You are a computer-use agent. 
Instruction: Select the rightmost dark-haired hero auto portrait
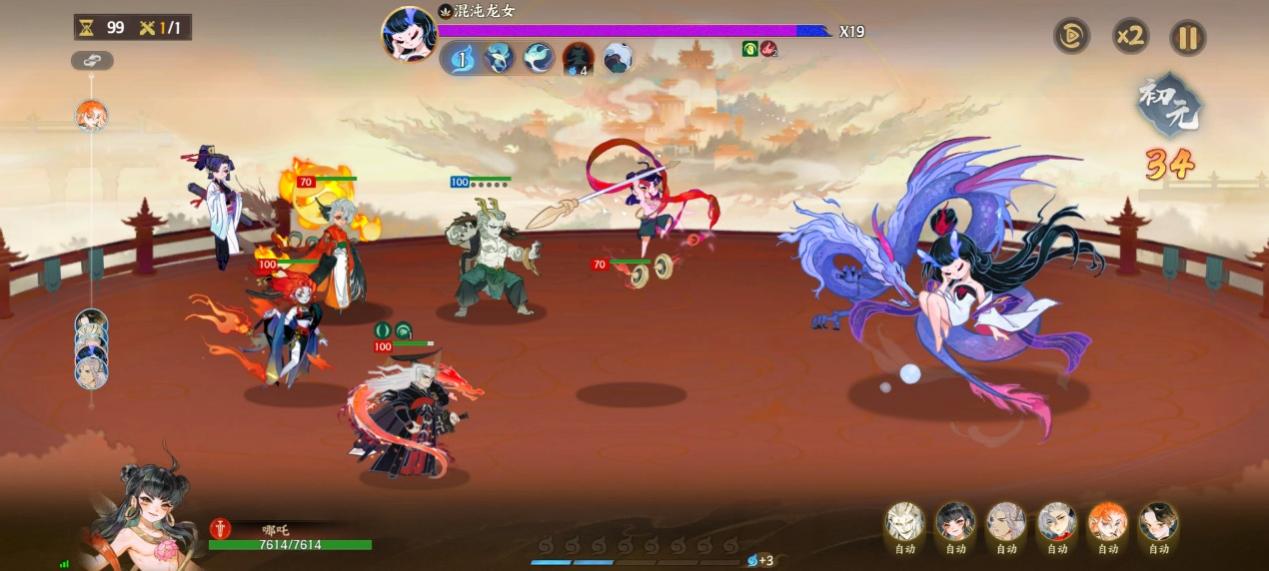point(1158,522)
